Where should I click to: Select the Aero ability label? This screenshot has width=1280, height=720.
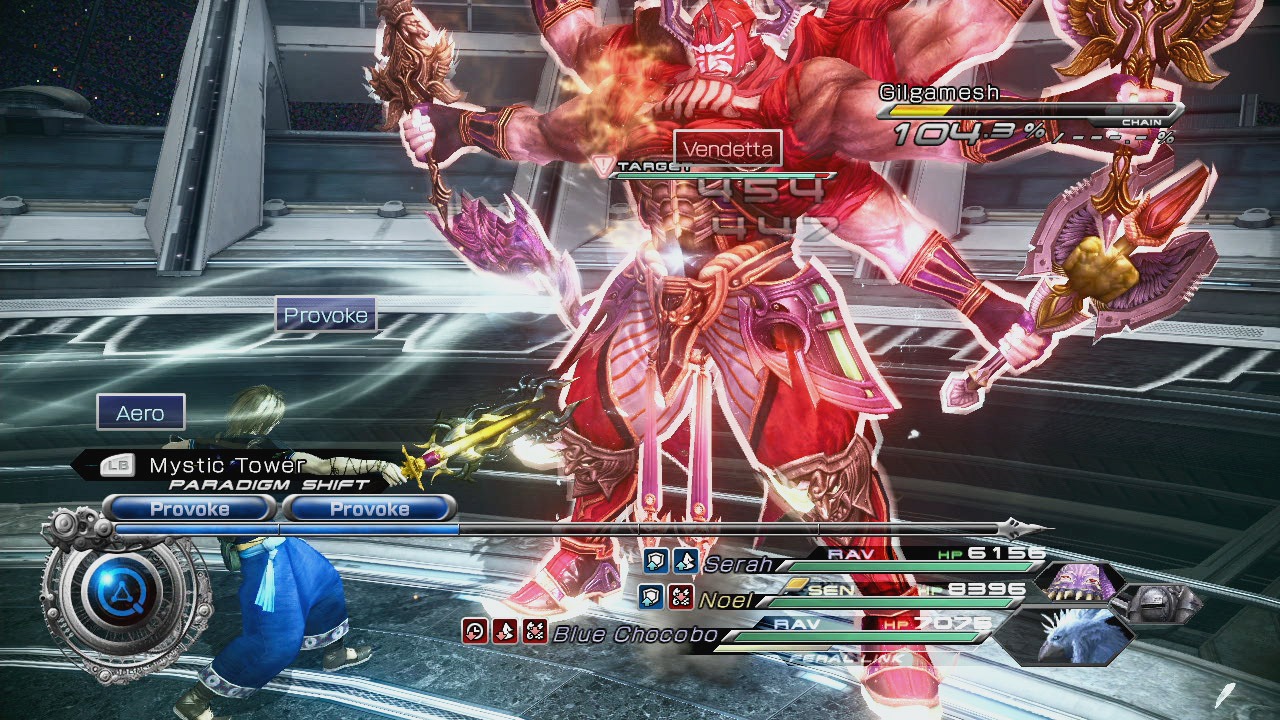coord(141,413)
